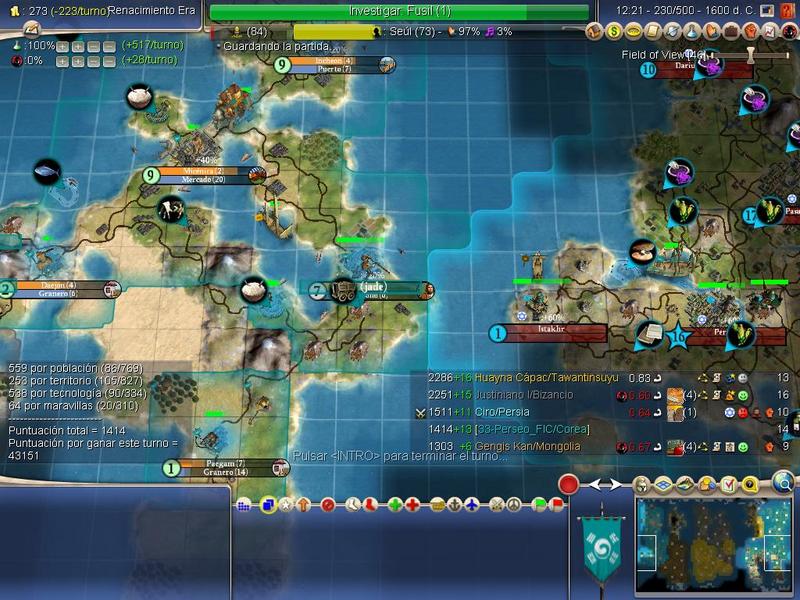Toggle the scoreboard checklist icon above the minimap

(x=727, y=485)
